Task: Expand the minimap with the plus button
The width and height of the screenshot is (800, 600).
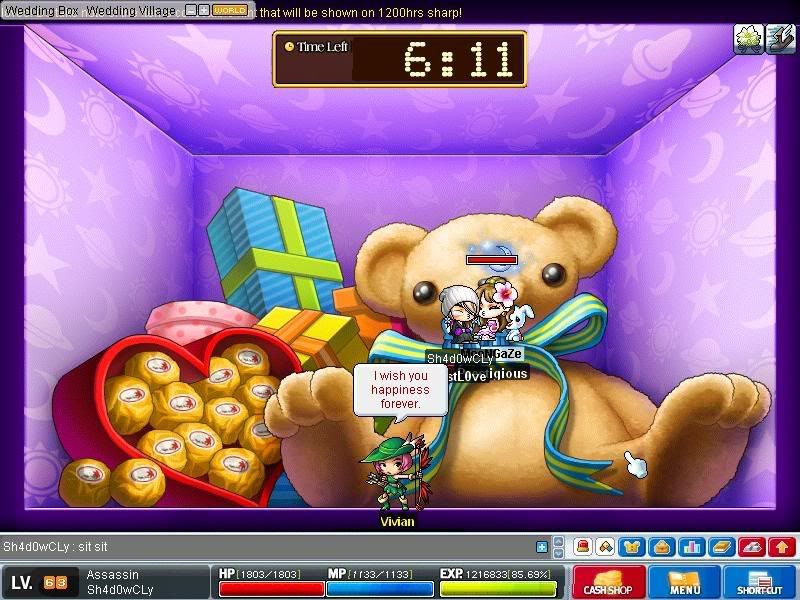Action: click(x=203, y=10)
